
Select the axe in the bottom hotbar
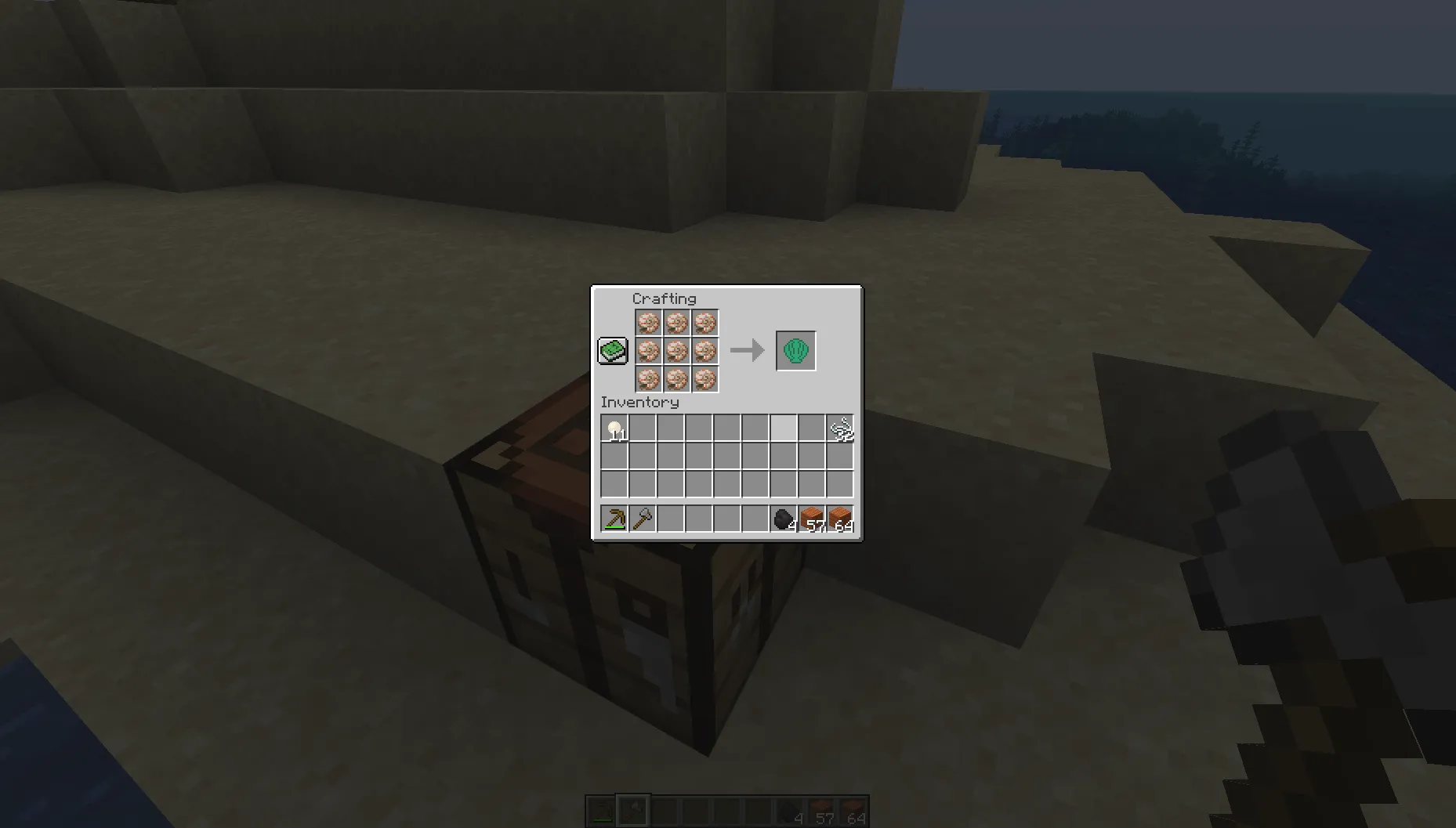pyautogui.click(x=632, y=811)
